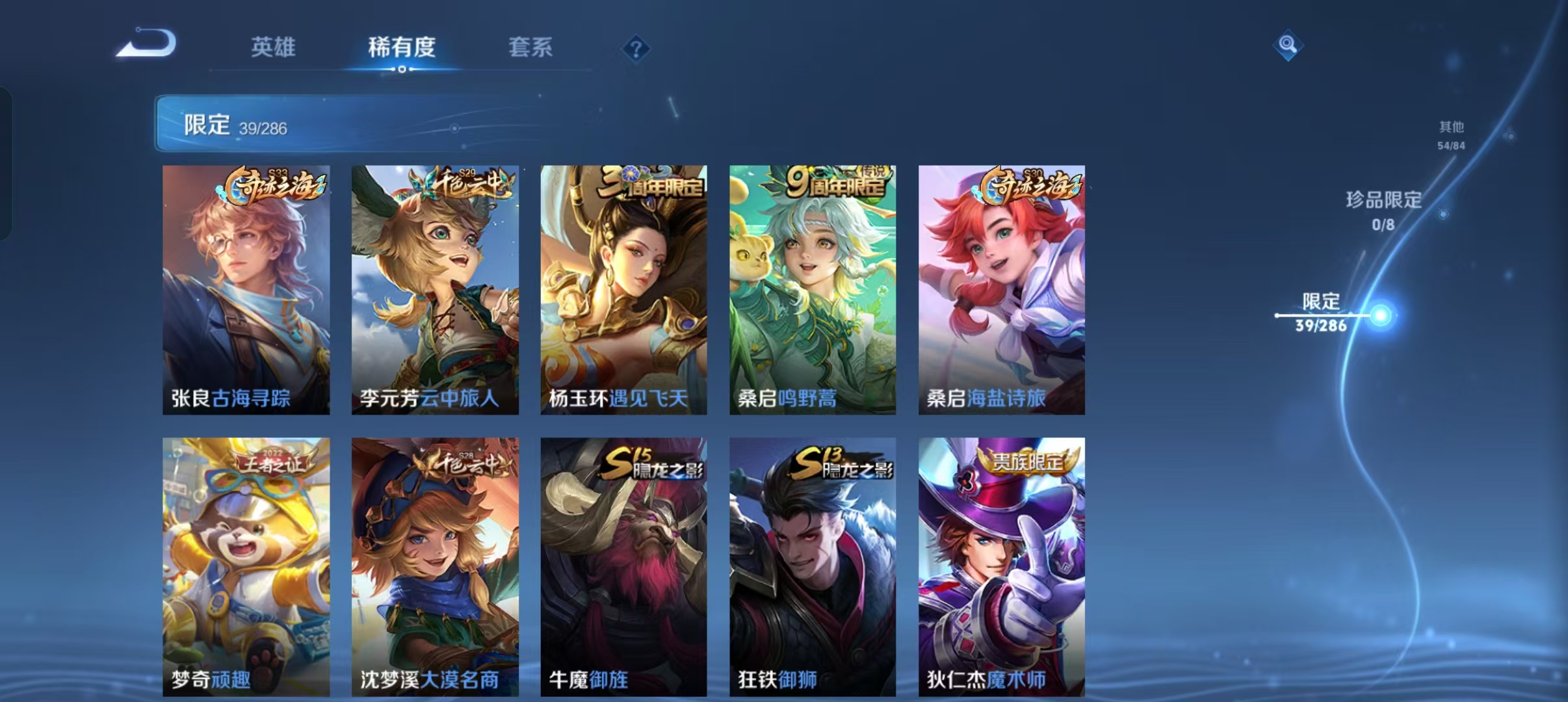Switch to the 英雄 tab

tap(274, 47)
